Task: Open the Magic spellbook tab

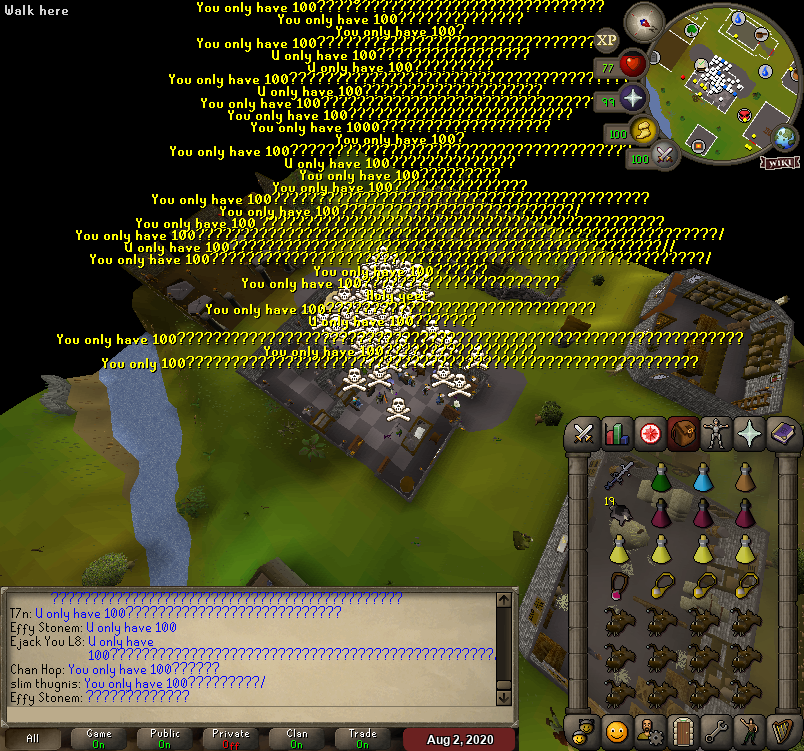Action: (779, 432)
